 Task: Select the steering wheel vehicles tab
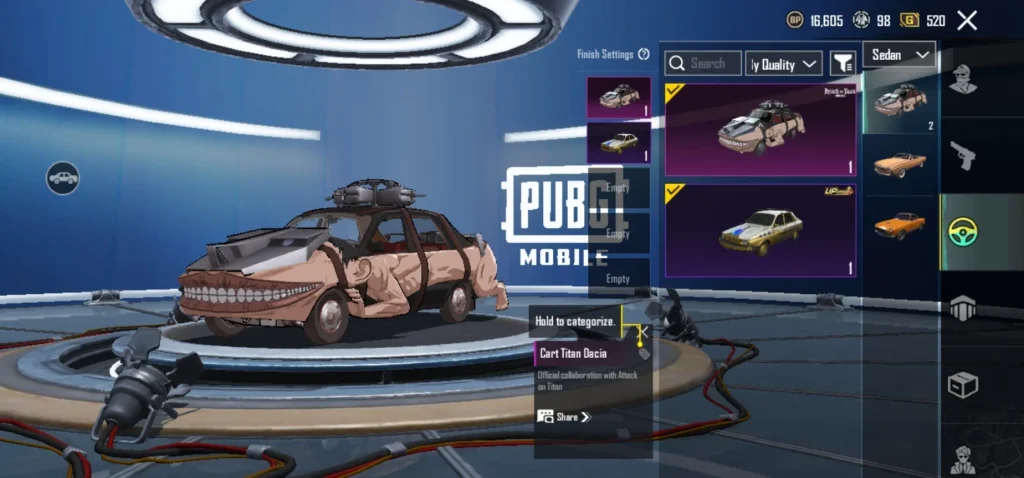point(962,232)
